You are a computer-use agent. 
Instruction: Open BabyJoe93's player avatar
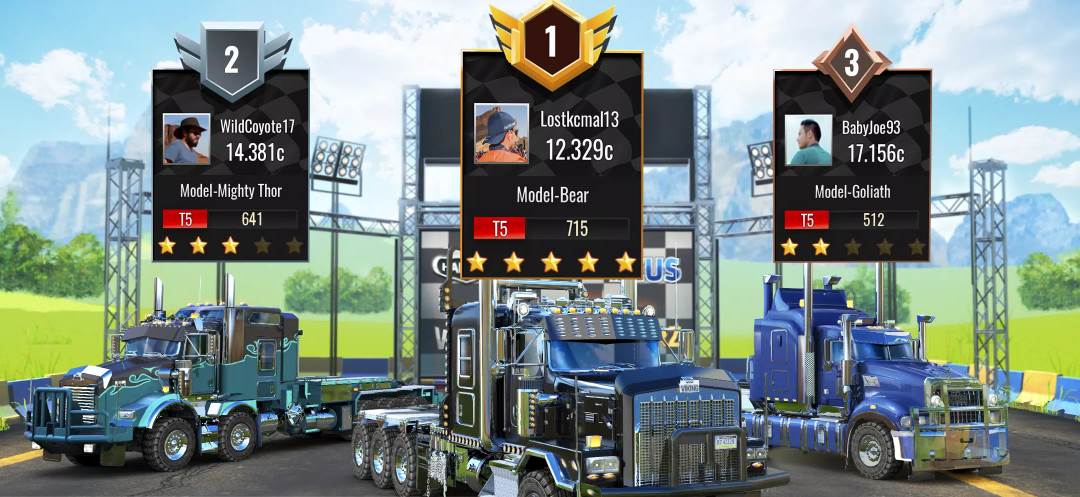(808, 140)
